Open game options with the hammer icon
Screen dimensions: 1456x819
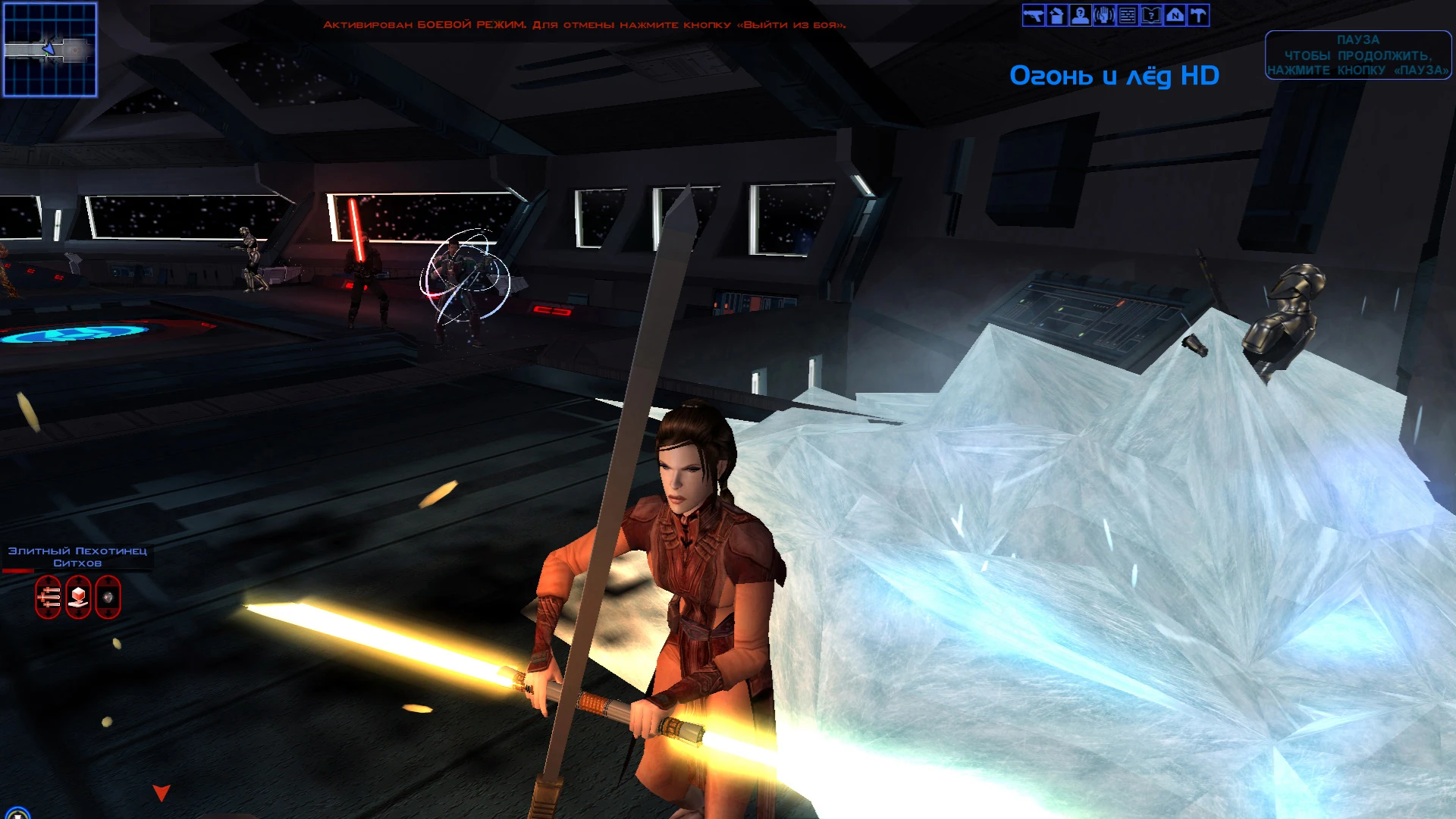(x=1197, y=15)
